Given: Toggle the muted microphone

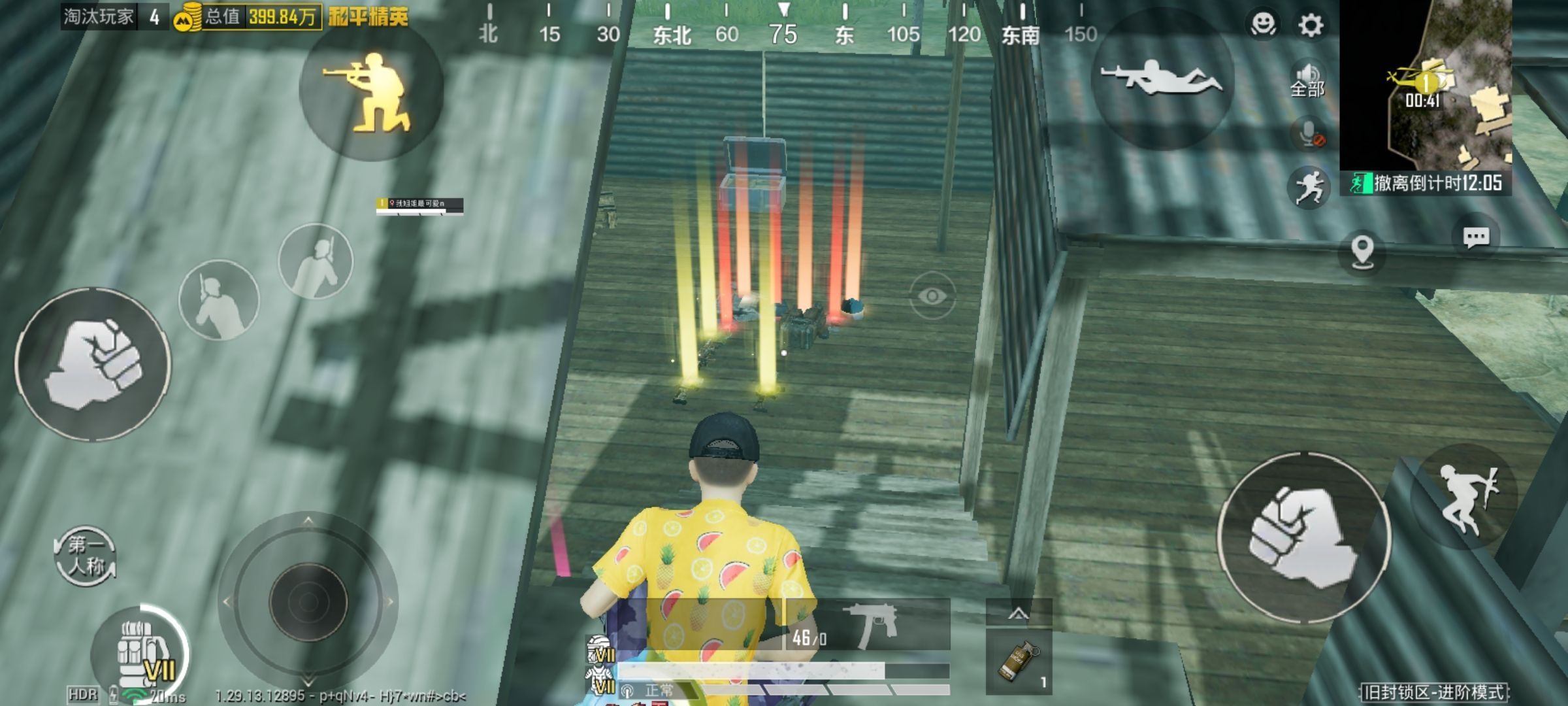Looking at the screenshot, I should (x=1309, y=134).
